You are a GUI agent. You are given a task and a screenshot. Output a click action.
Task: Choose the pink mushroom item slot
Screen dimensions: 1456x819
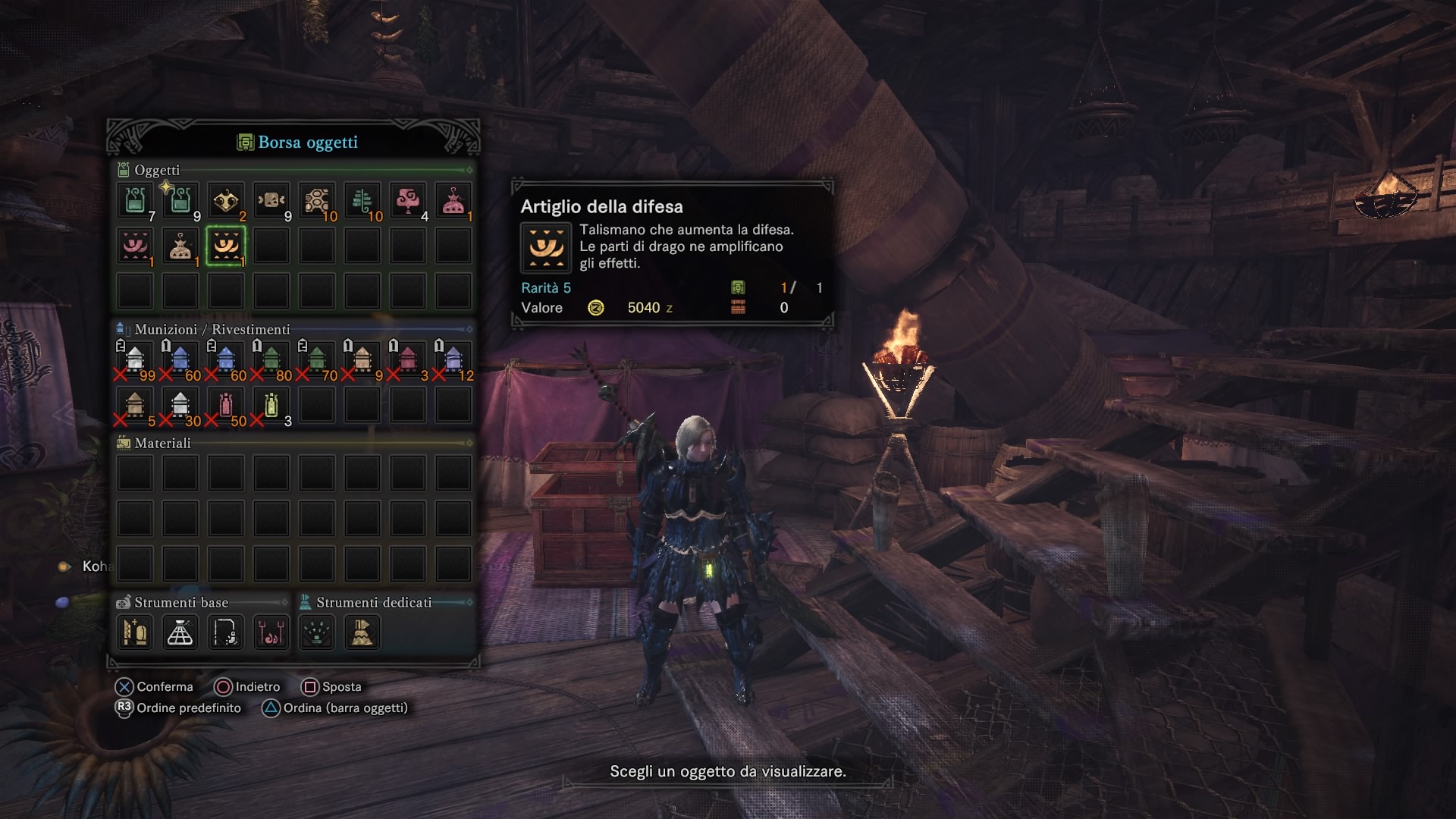click(408, 201)
